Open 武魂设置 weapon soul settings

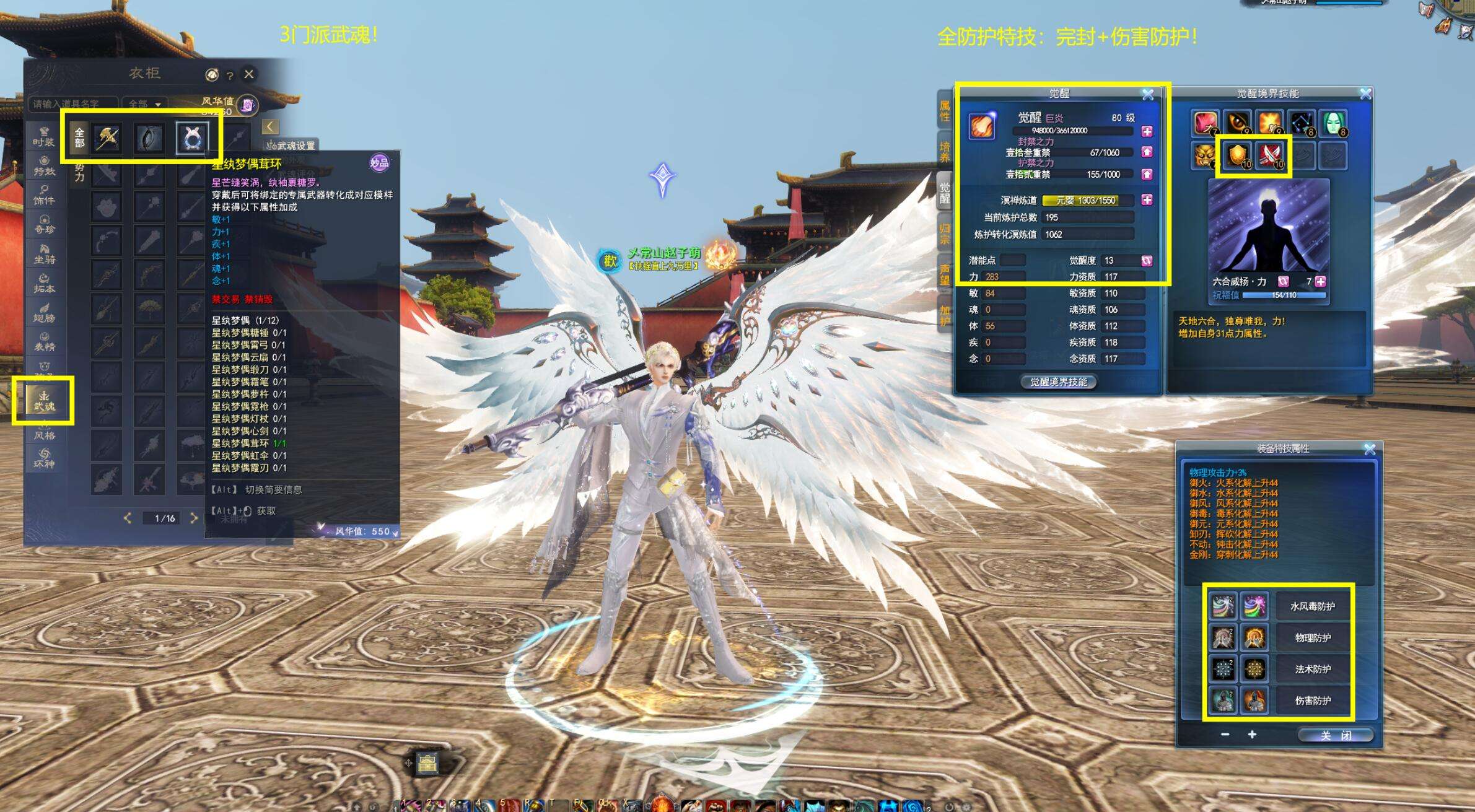pos(291,146)
